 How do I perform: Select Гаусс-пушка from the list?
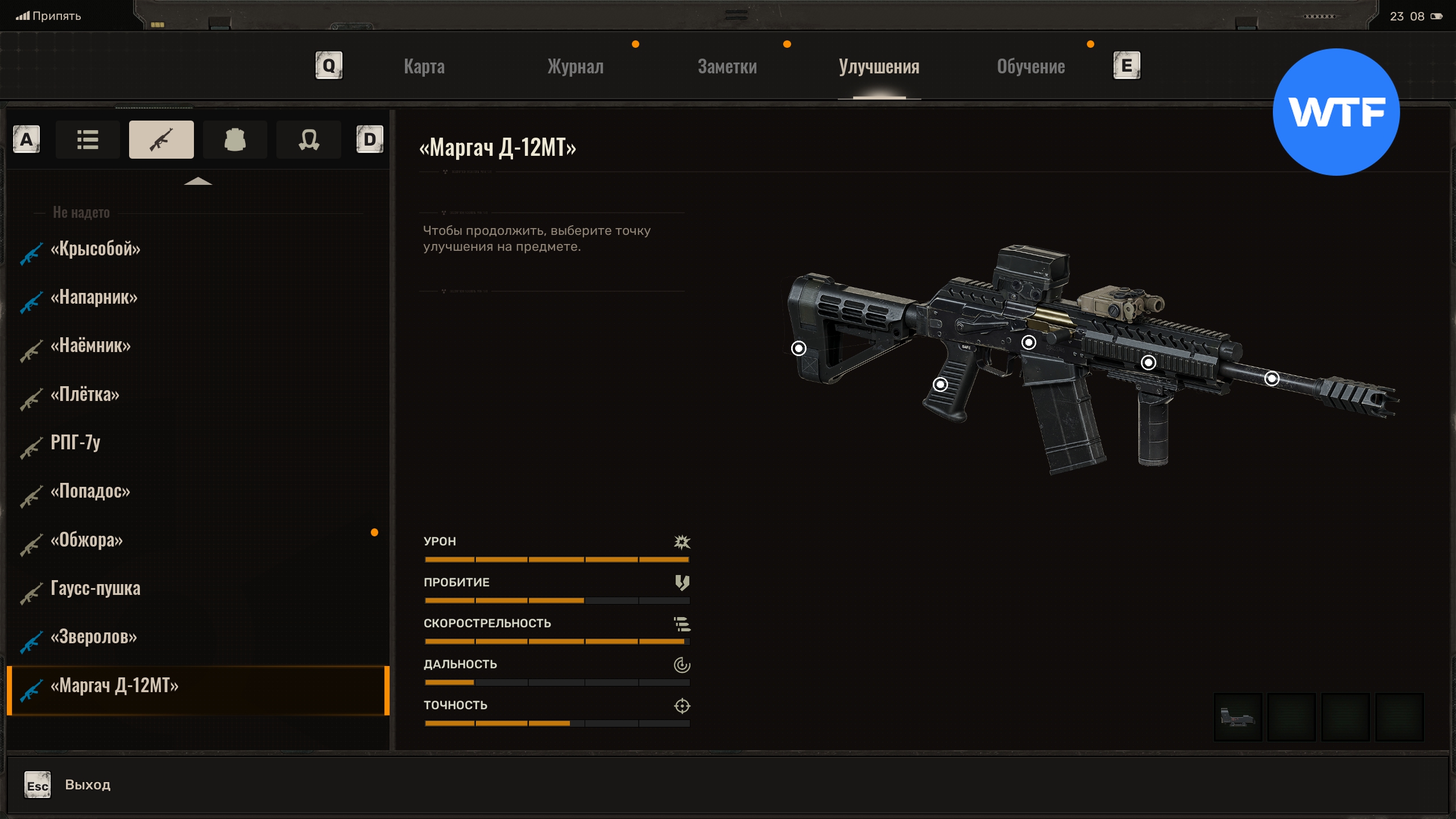click(96, 588)
